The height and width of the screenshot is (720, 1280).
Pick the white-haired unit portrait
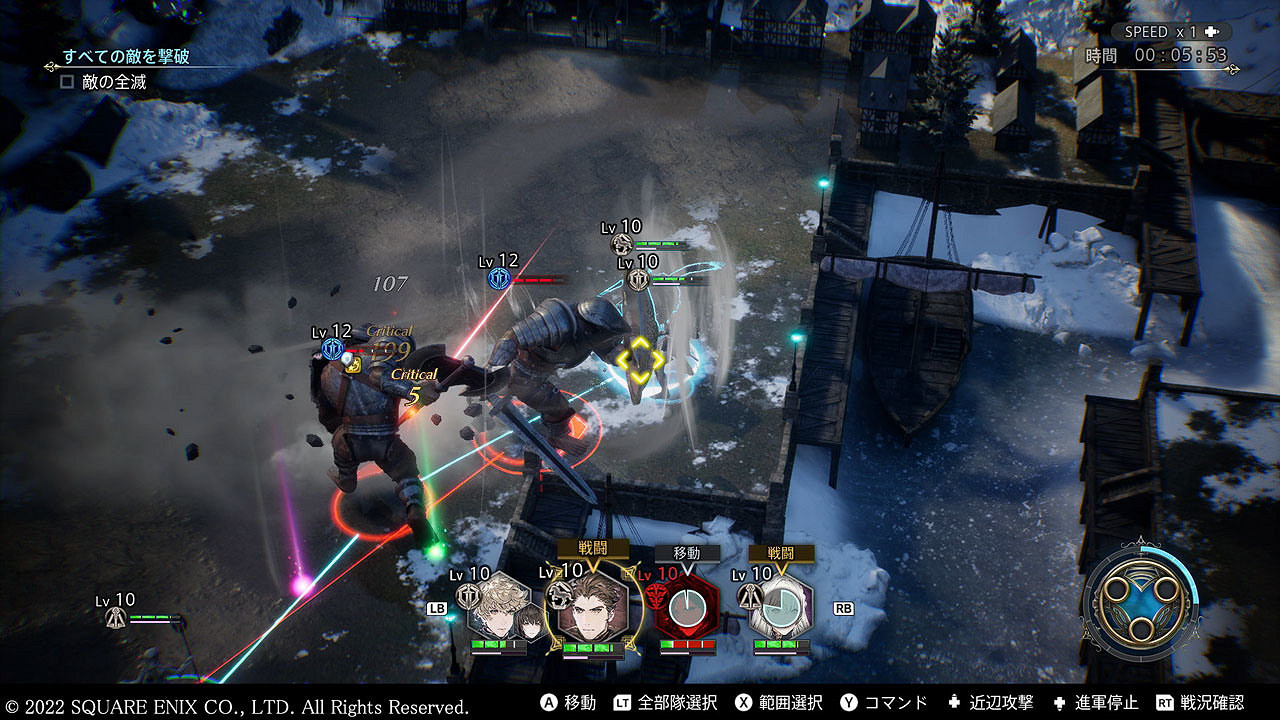pos(781,608)
